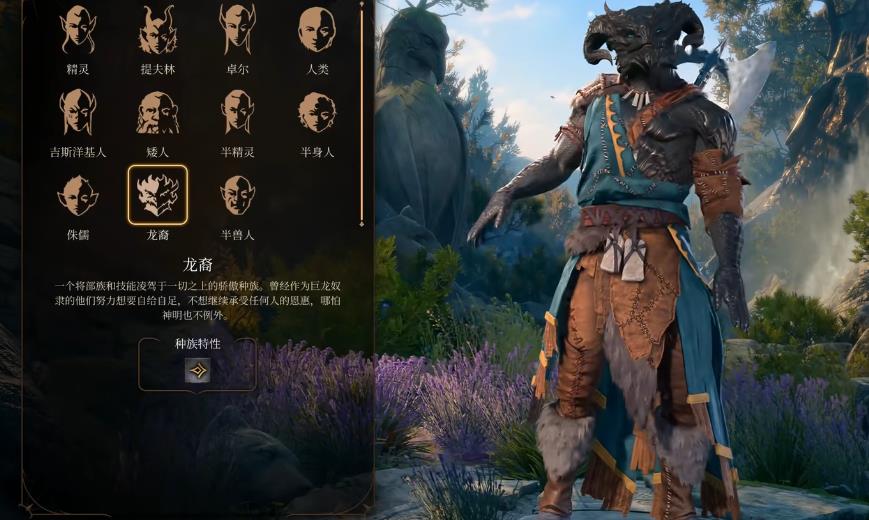Choose the Halfling (半身人) race icon
This screenshot has width=869, height=520.
(x=317, y=112)
